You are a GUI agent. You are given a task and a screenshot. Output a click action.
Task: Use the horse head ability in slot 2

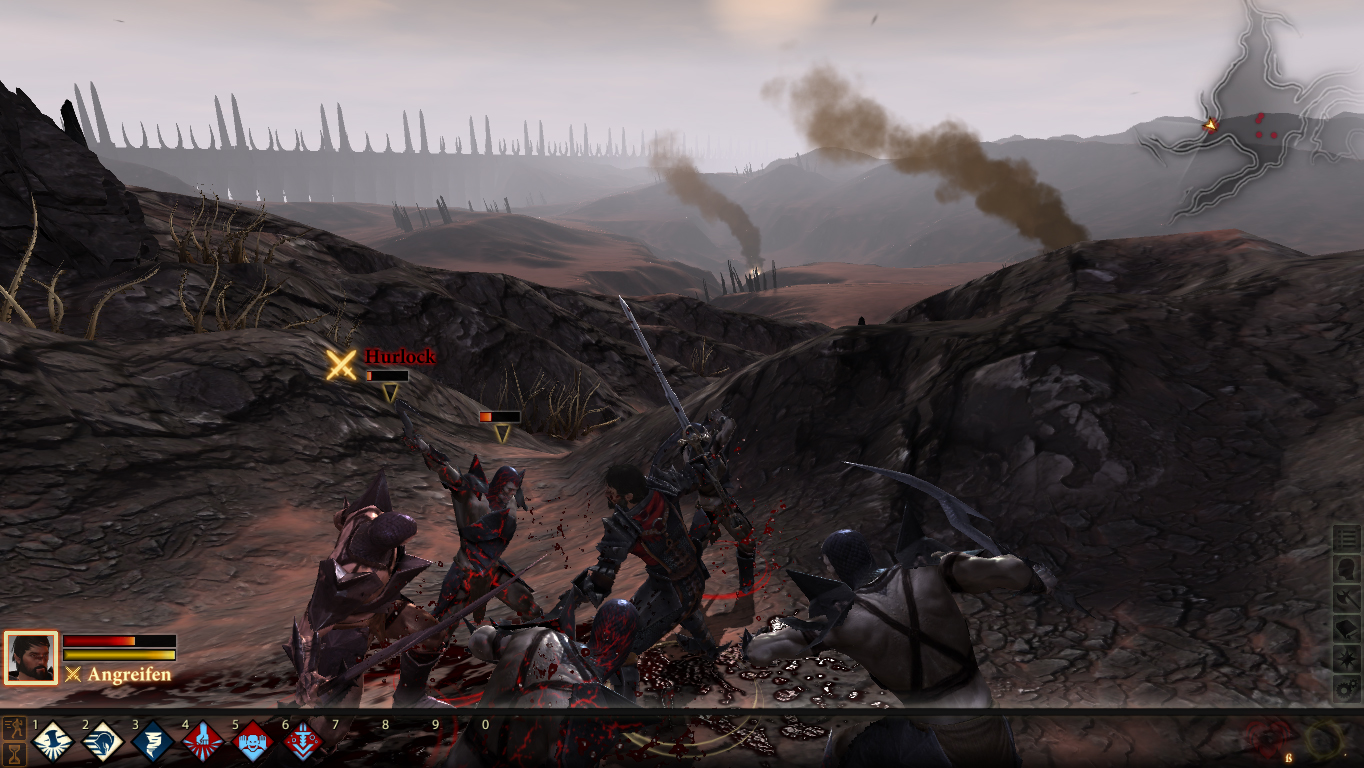pos(102,742)
